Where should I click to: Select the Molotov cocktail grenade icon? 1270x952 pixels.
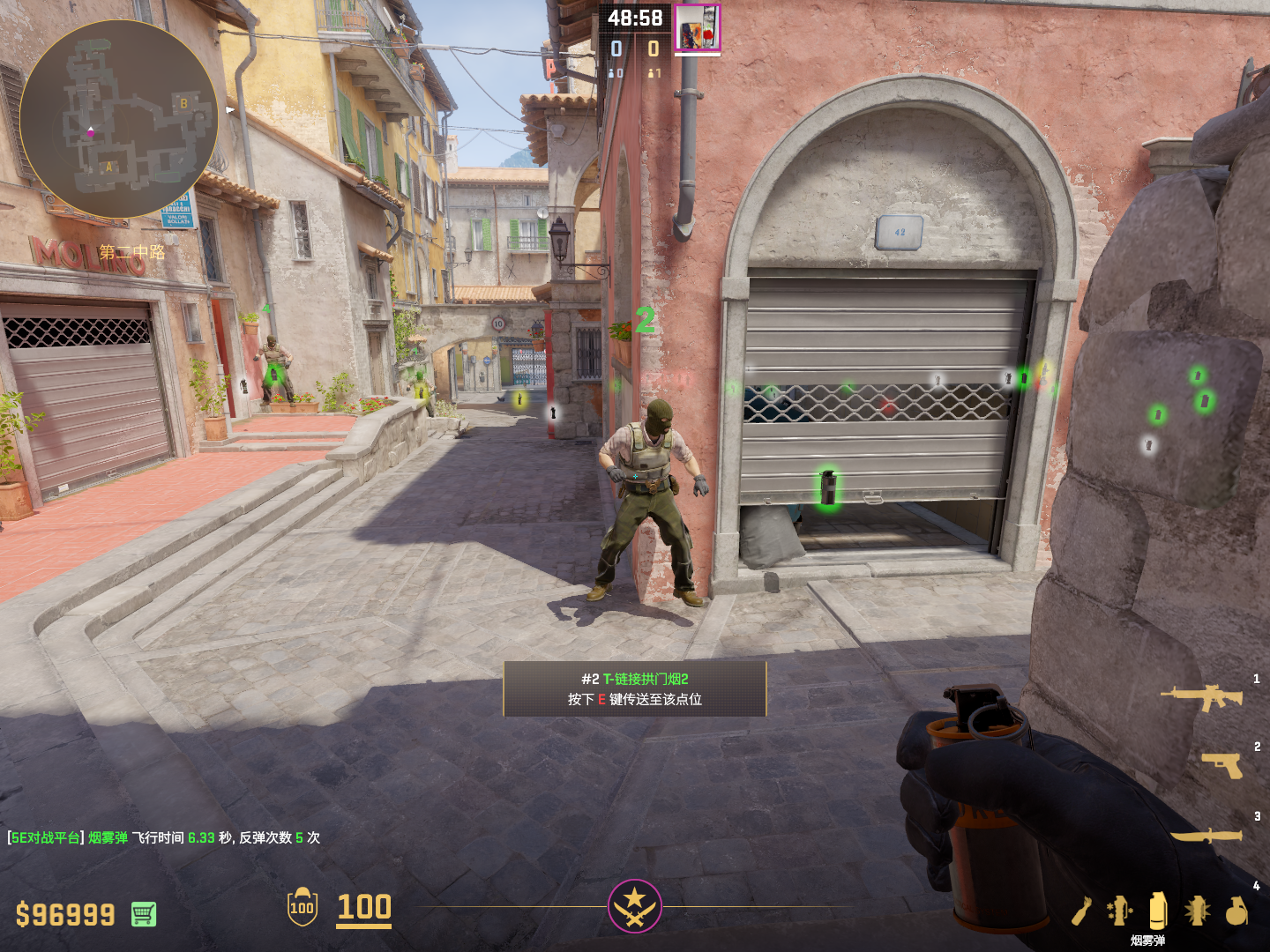[x=1083, y=911]
